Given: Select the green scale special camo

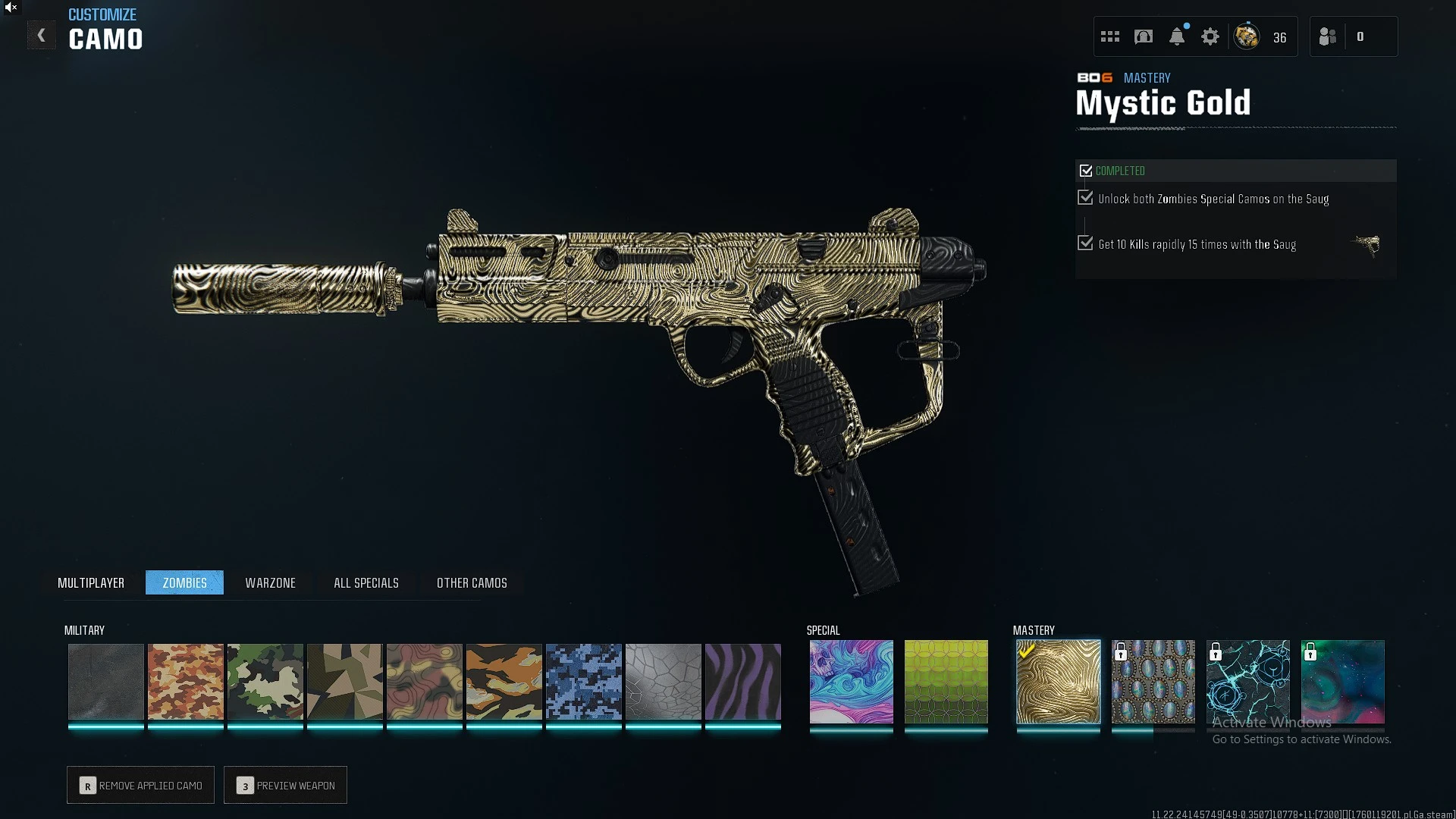Looking at the screenshot, I should point(946,681).
